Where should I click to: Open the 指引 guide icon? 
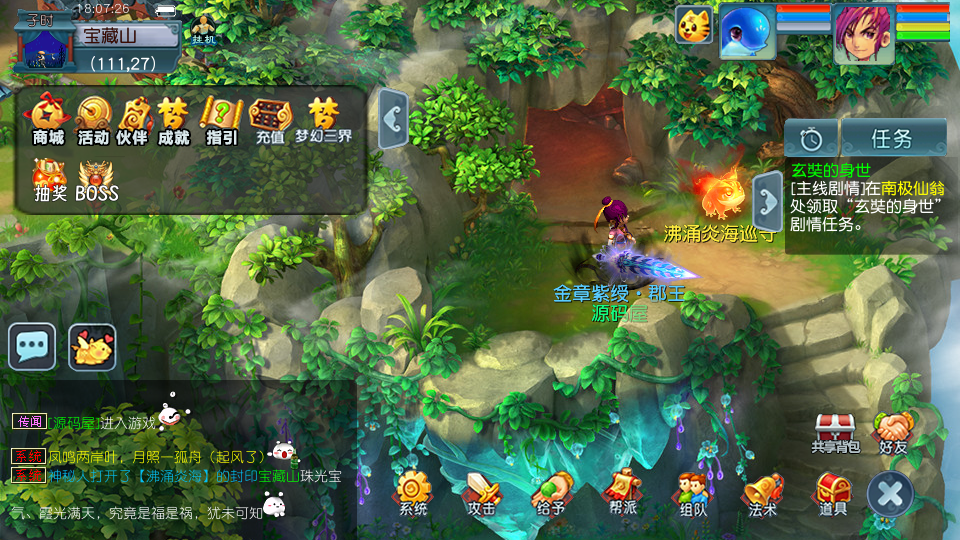click(220, 119)
